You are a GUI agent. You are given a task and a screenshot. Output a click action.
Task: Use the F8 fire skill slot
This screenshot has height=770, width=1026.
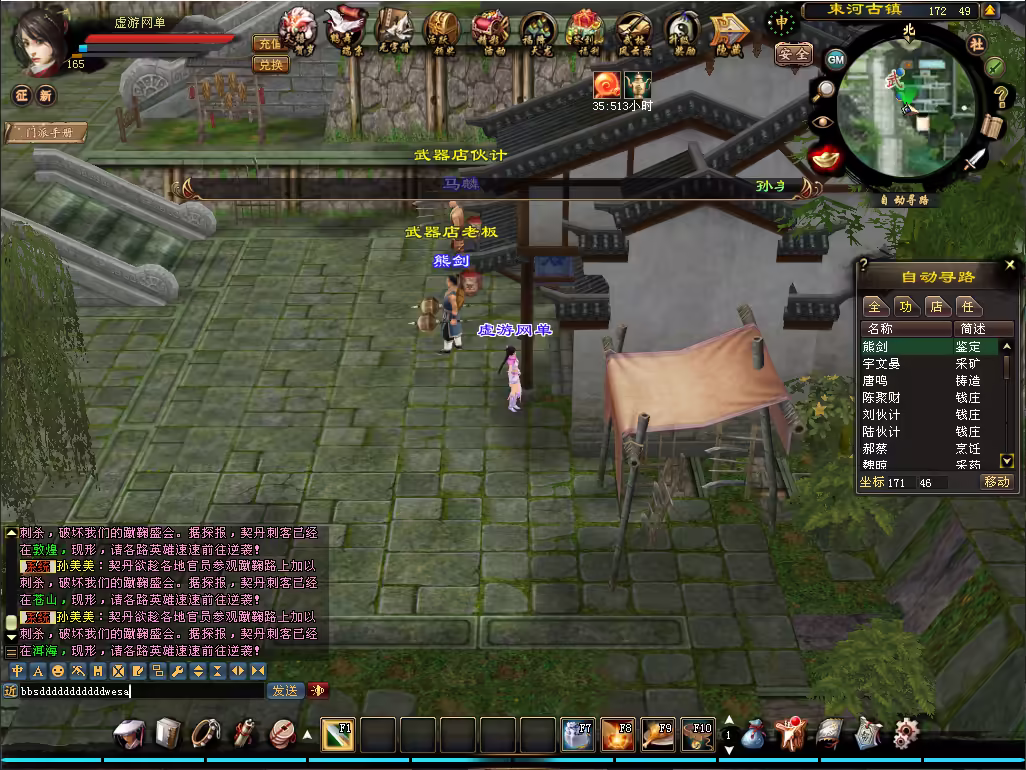pyautogui.click(x=618, y=735)
